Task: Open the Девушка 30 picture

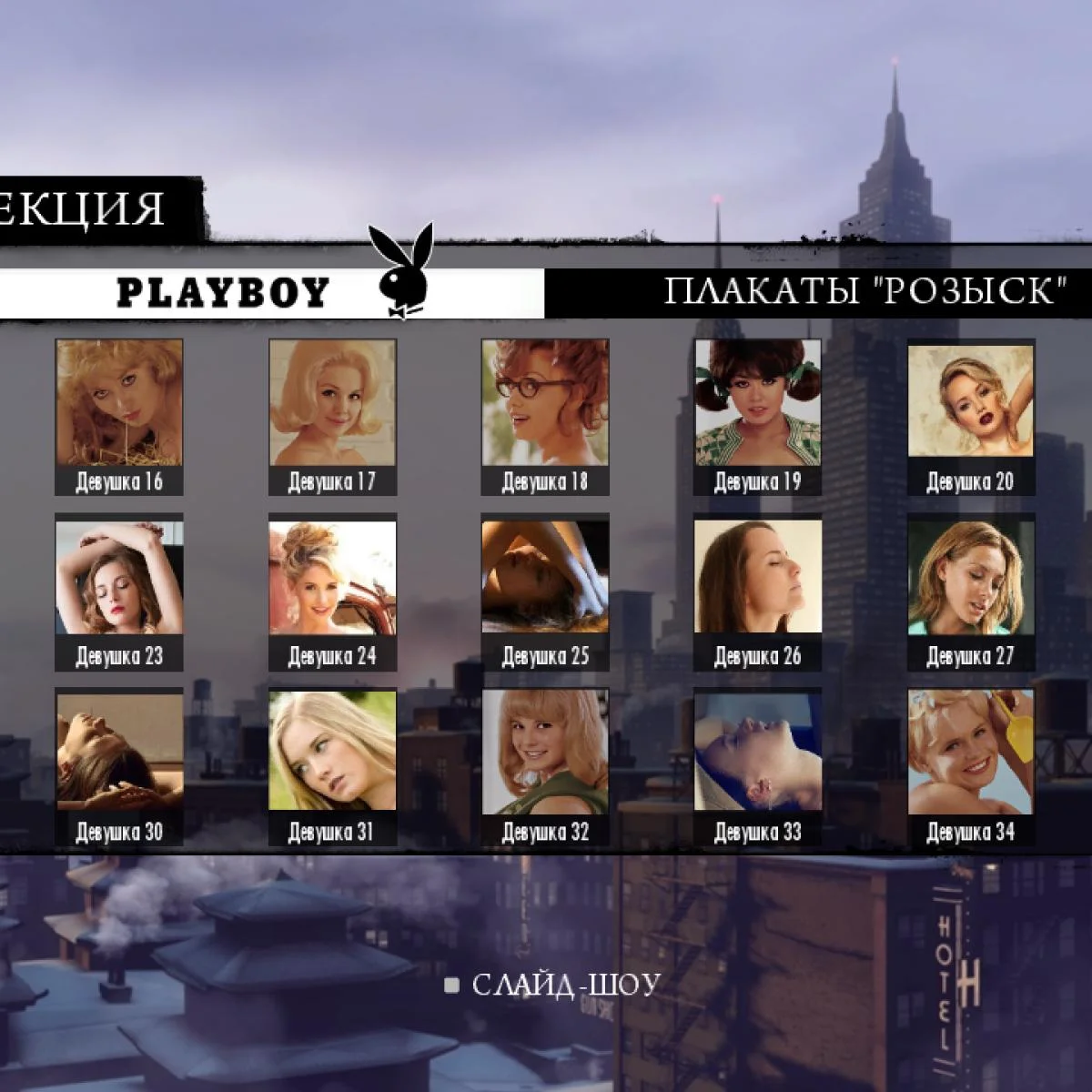Action: (x=119, y=753)
